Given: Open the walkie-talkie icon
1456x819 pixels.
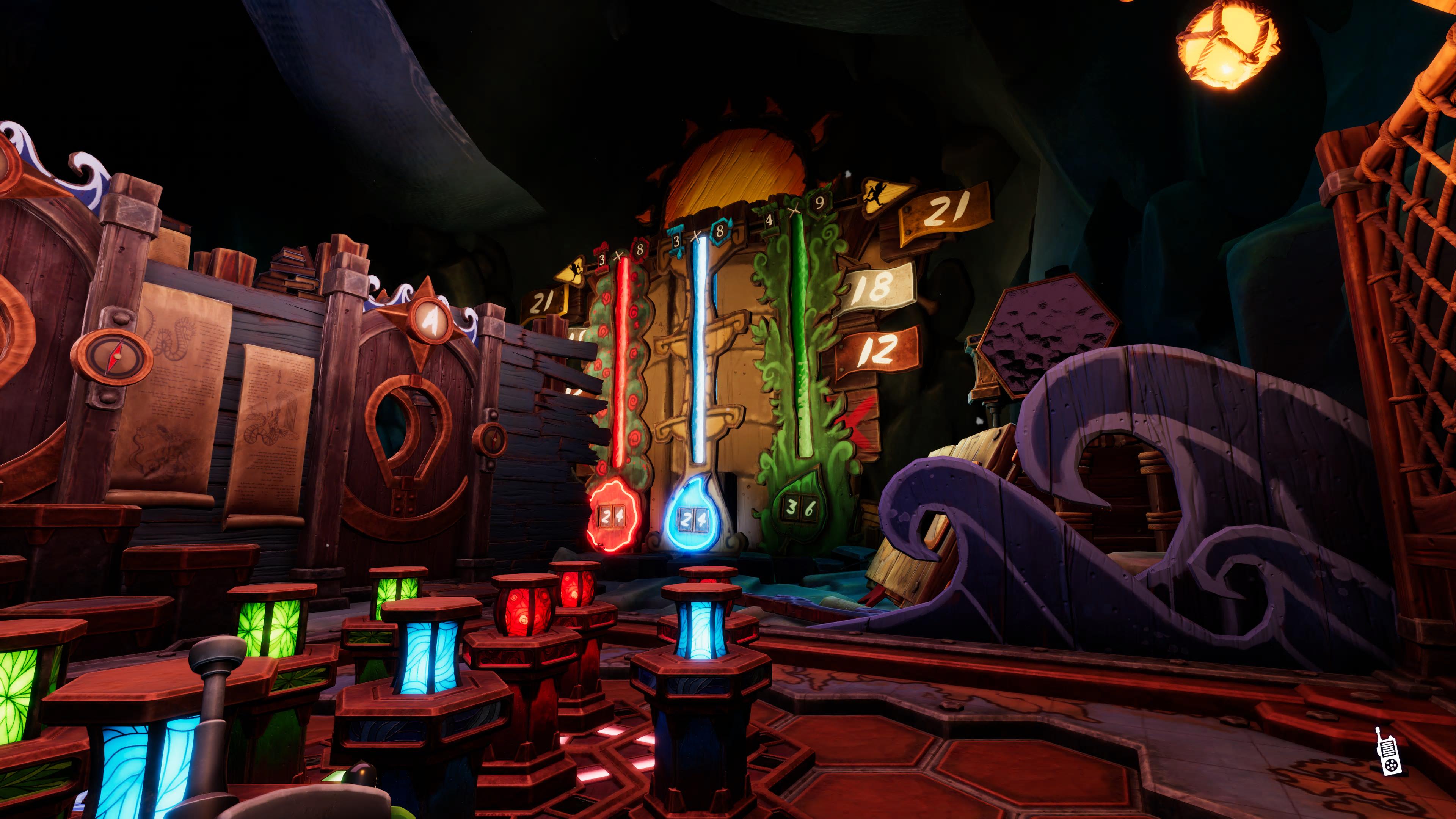Looking at the screenshot, I should 1385,752.
